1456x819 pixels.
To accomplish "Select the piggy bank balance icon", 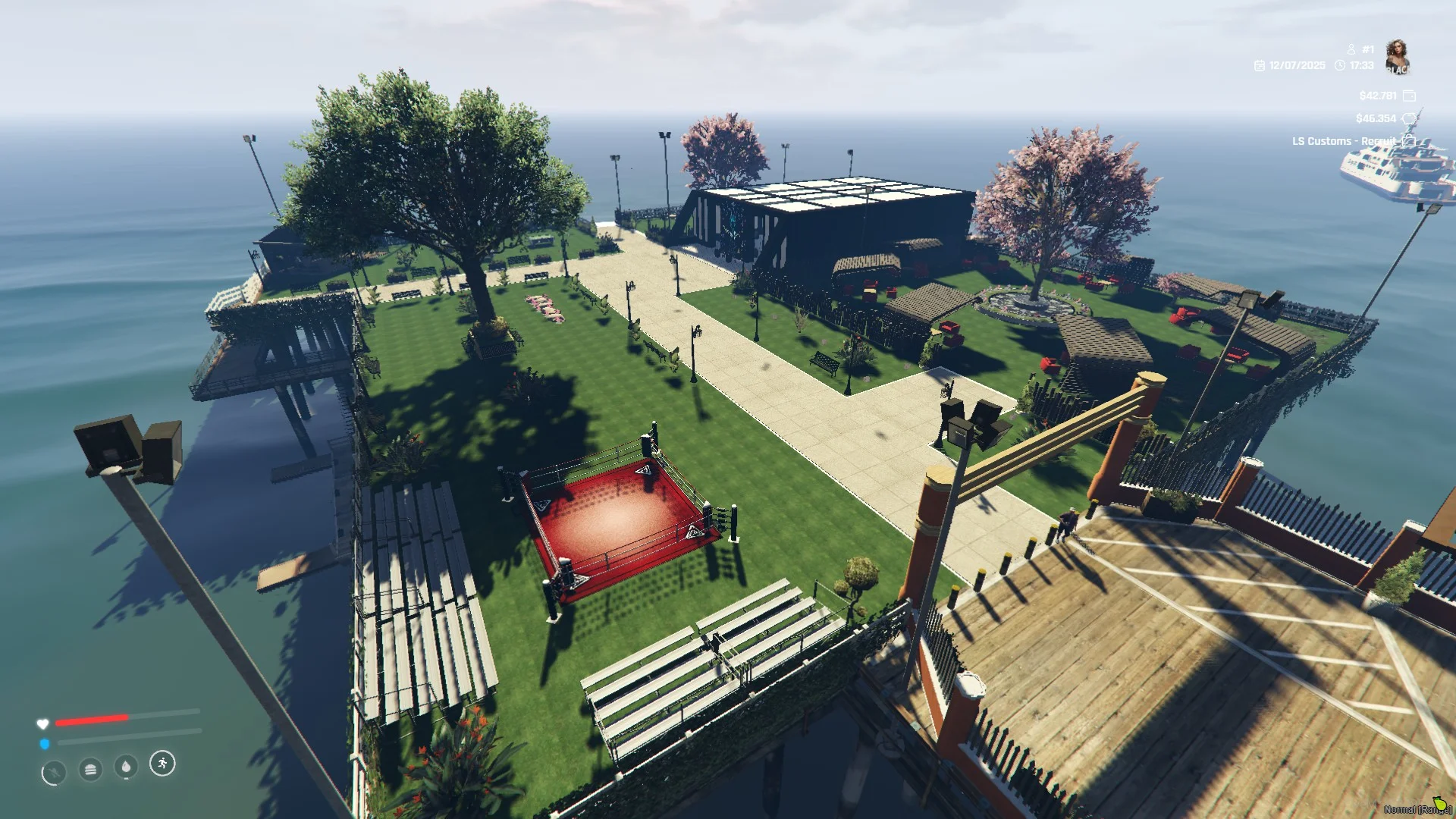I will (1409, 118).
